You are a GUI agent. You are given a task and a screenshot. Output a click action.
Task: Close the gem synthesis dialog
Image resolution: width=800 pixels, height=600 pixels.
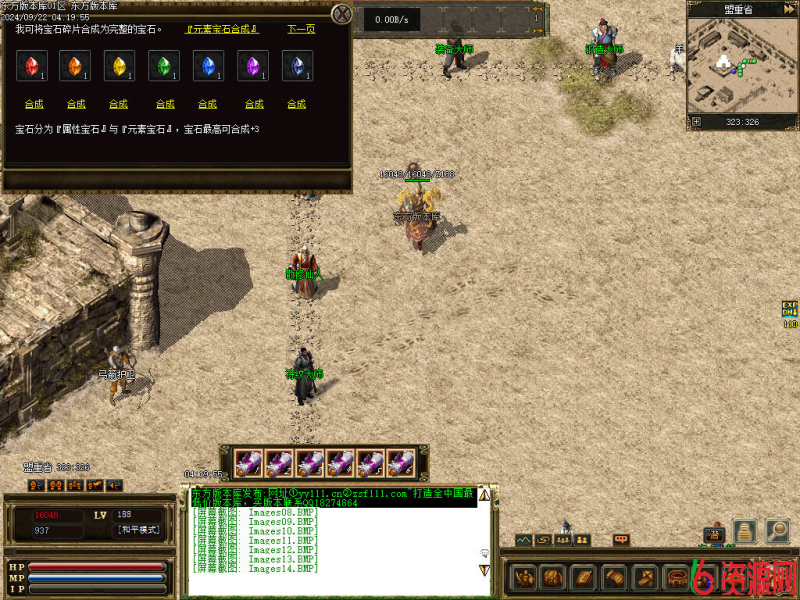(342, 14)
